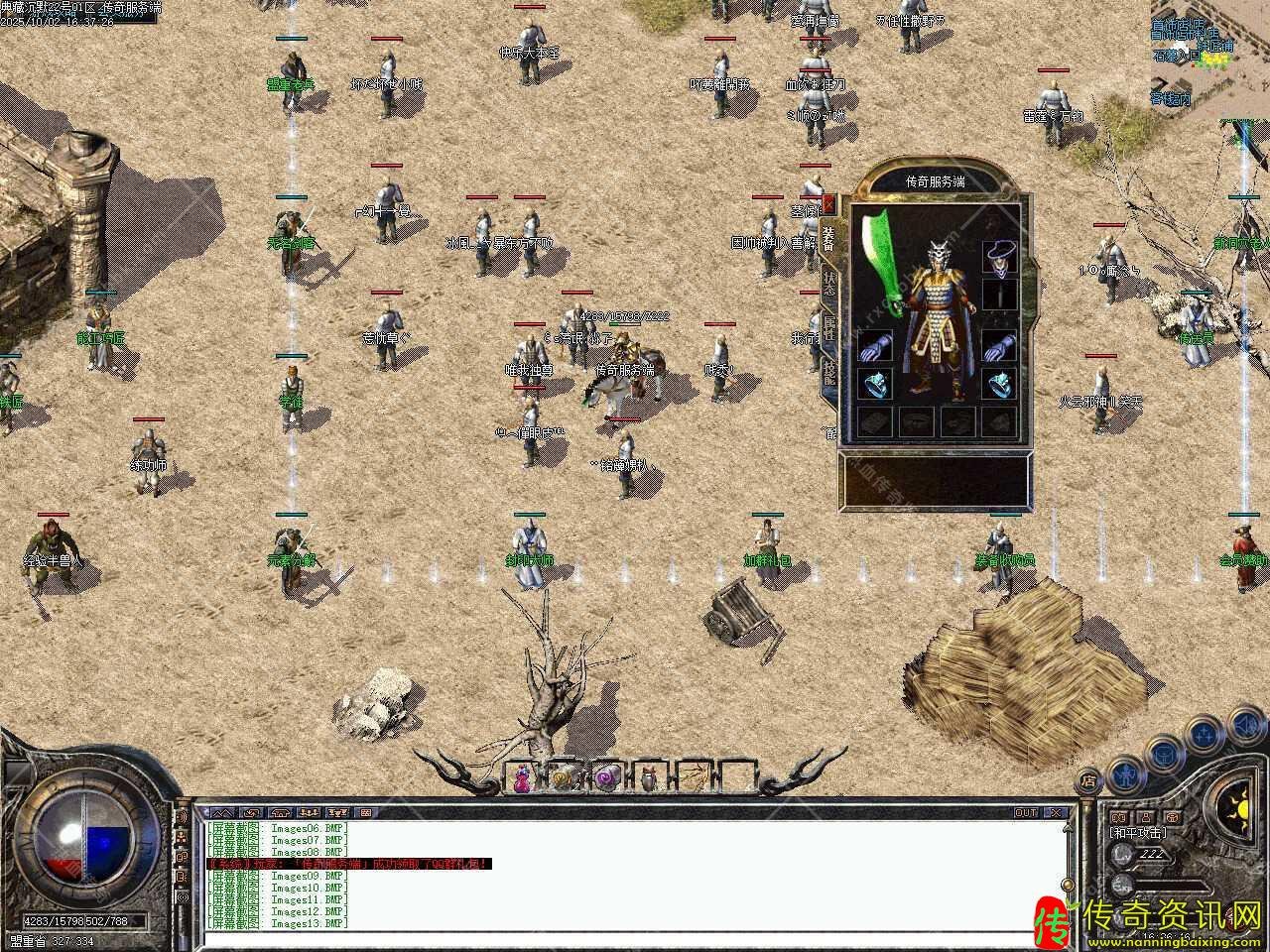Close the character equipment panel
The height and width of the screenshot is (952, 1270).
coord(829,205)
